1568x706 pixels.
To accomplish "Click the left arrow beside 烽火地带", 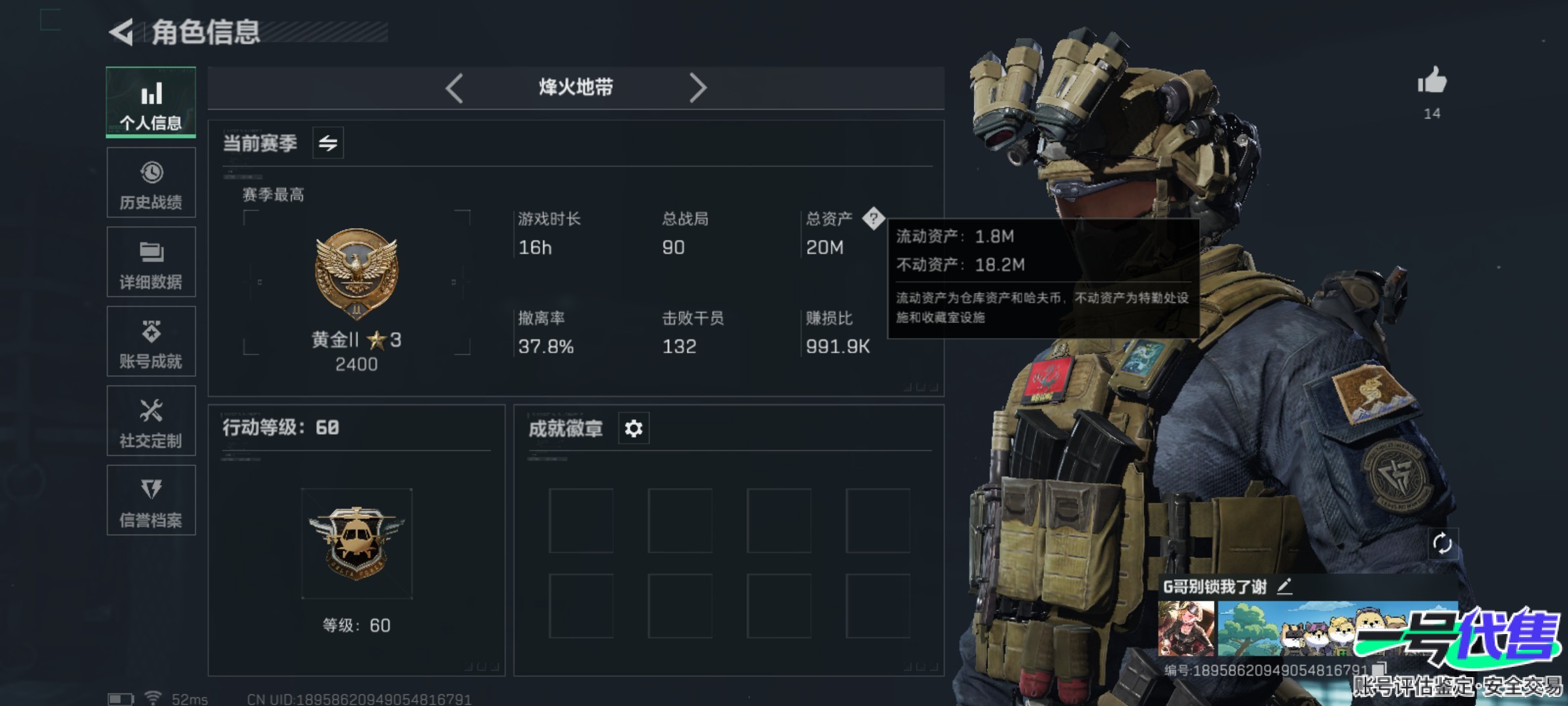I will pos(455,88).
